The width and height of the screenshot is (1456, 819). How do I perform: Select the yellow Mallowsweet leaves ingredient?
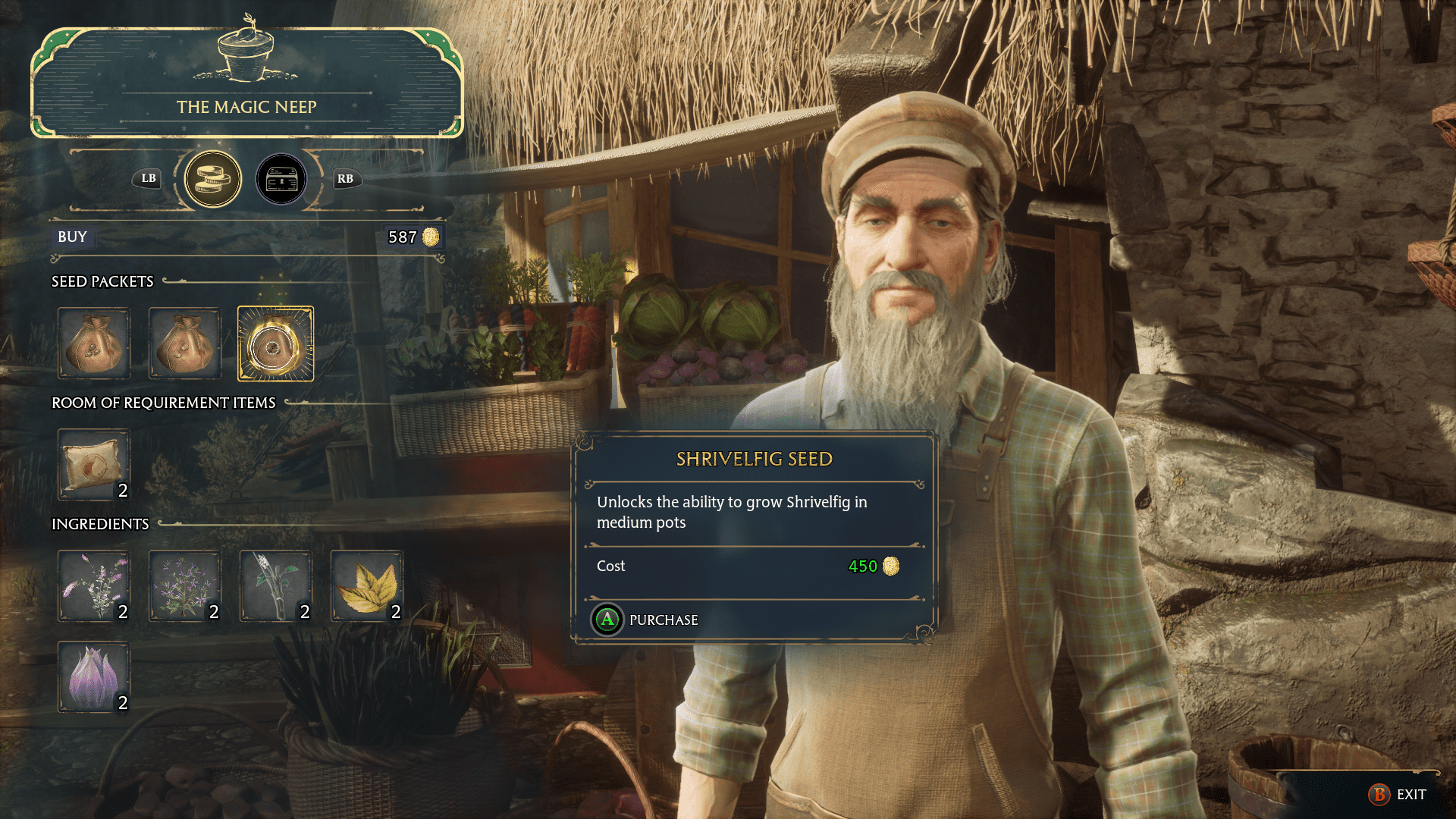[x=366, y=586]
